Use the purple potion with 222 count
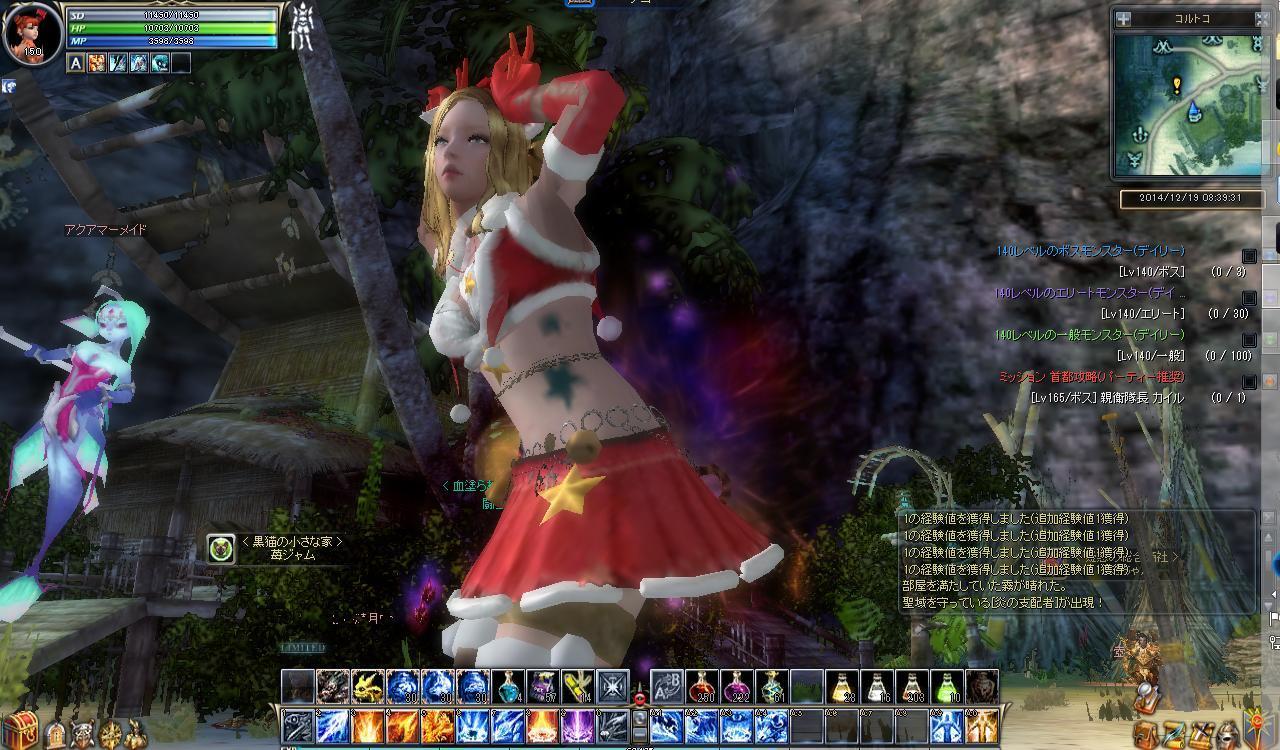Viewport: 1280px width, 750px height. 737,687
